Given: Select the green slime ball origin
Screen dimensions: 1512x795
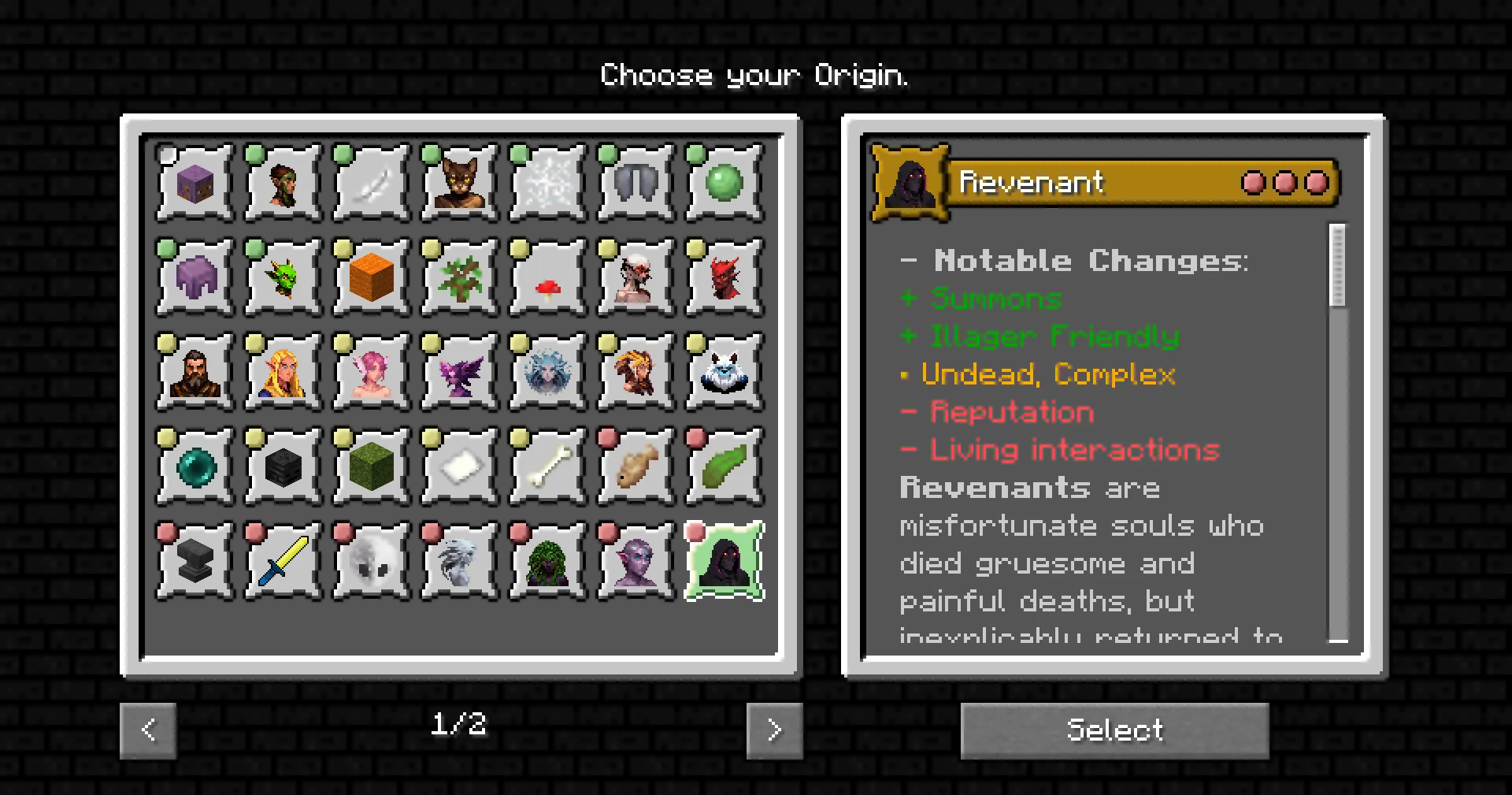Looking at the screenshot, I should (723, 183).
